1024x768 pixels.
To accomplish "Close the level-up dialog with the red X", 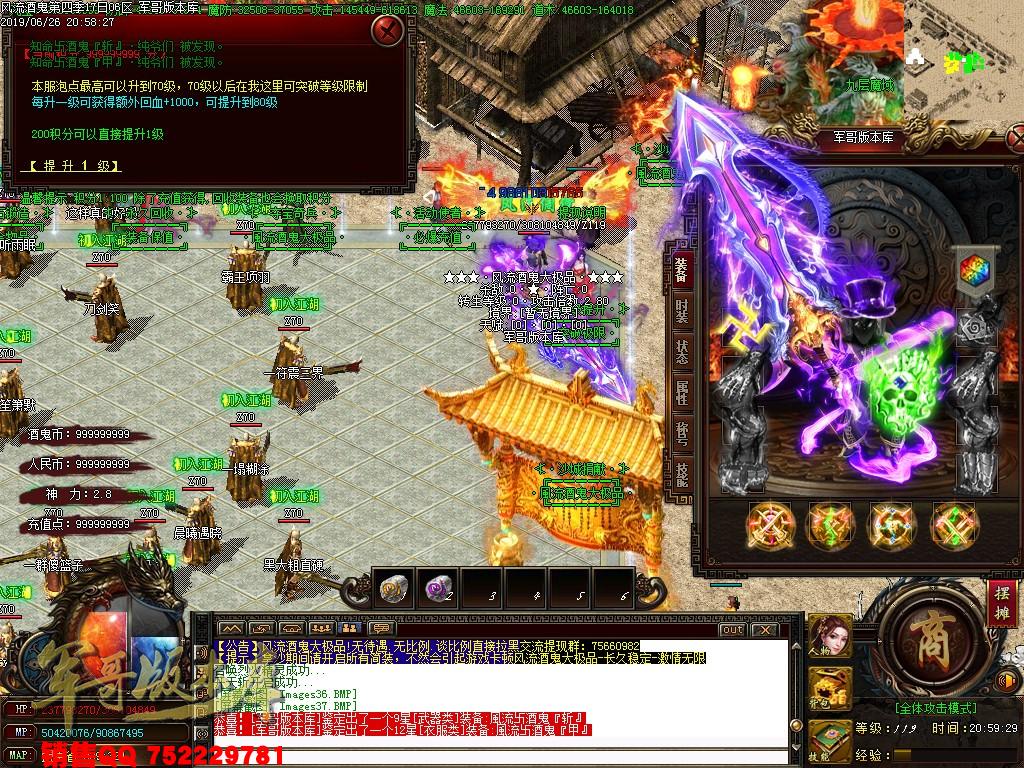I will (387, 30).
